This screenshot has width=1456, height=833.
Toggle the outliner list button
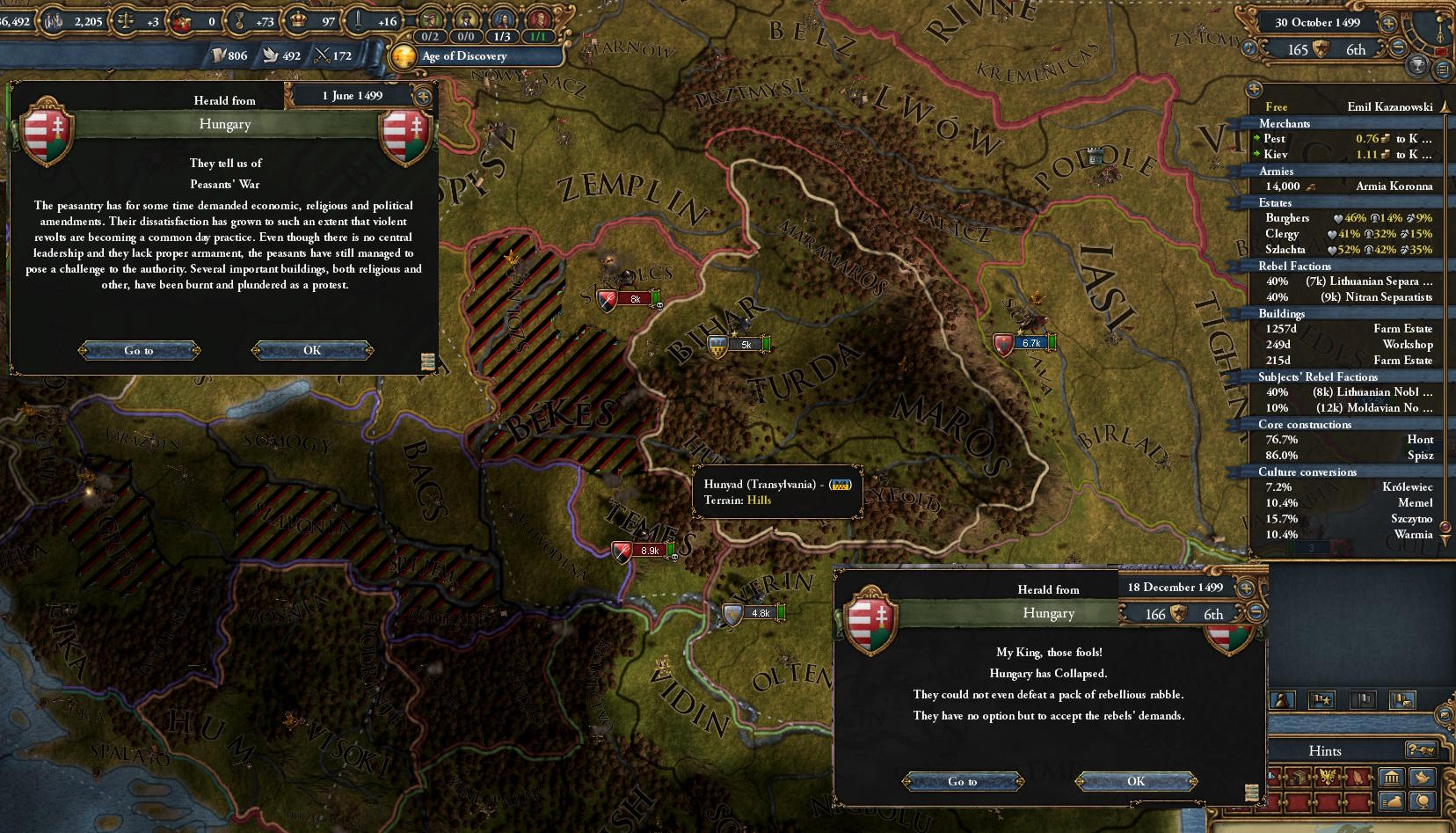click(1443, 69)
